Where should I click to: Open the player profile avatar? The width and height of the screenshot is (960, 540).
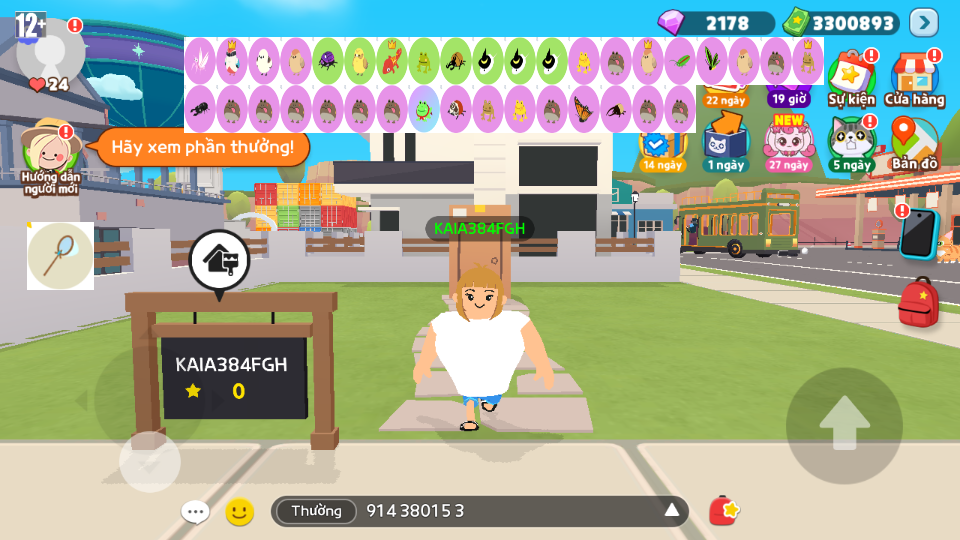(50, 50)
